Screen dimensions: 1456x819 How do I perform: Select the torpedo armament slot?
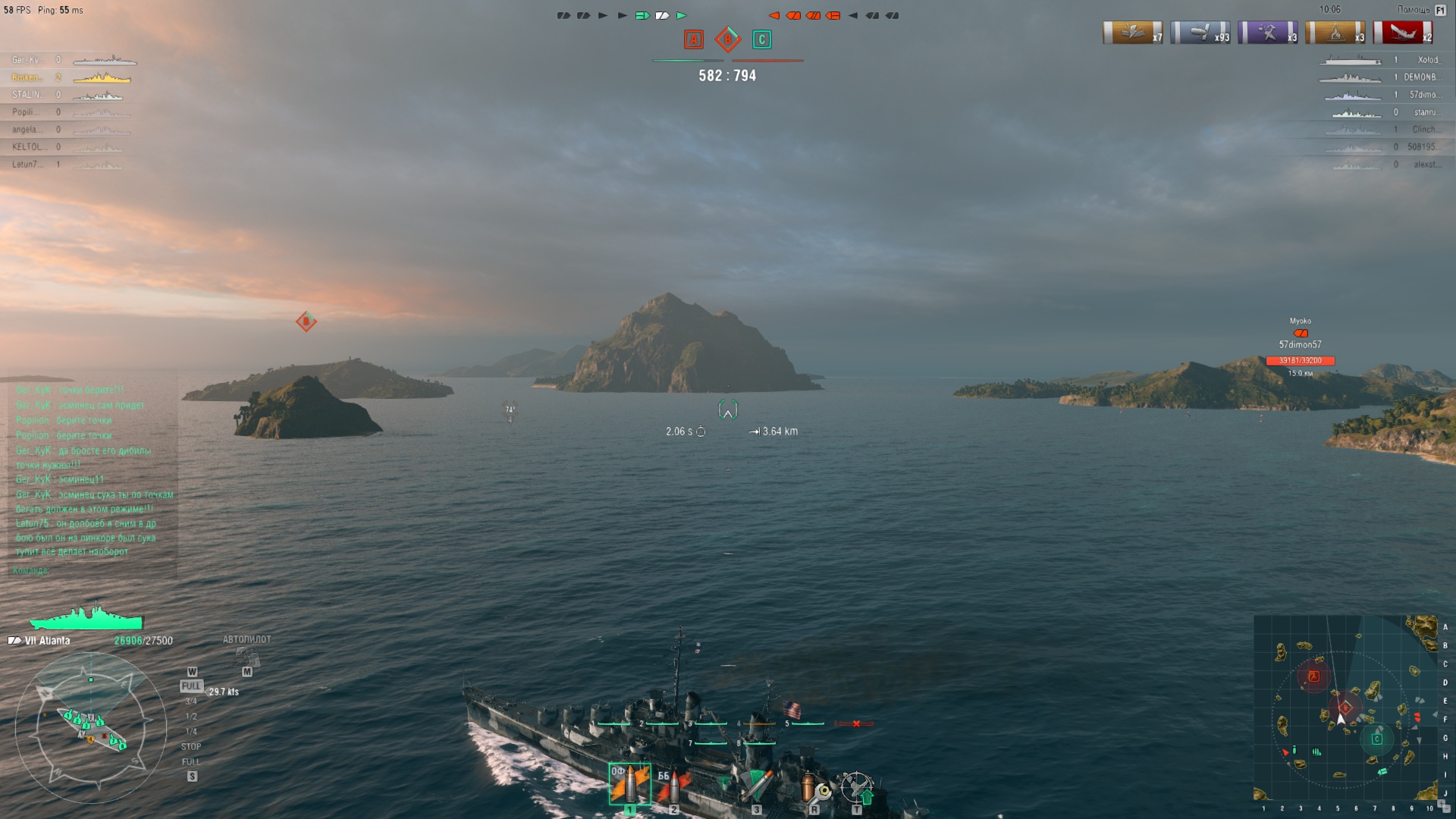[755, 786]
